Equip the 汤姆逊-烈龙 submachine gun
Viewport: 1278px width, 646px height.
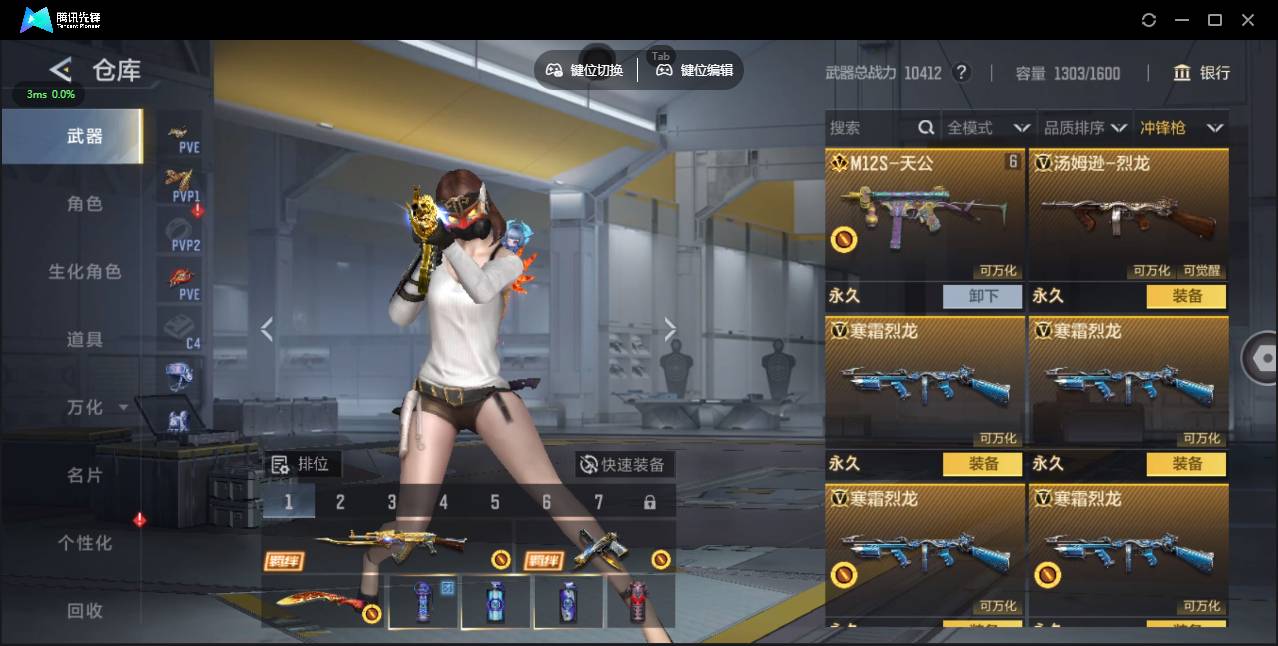tap(1186, 296)
